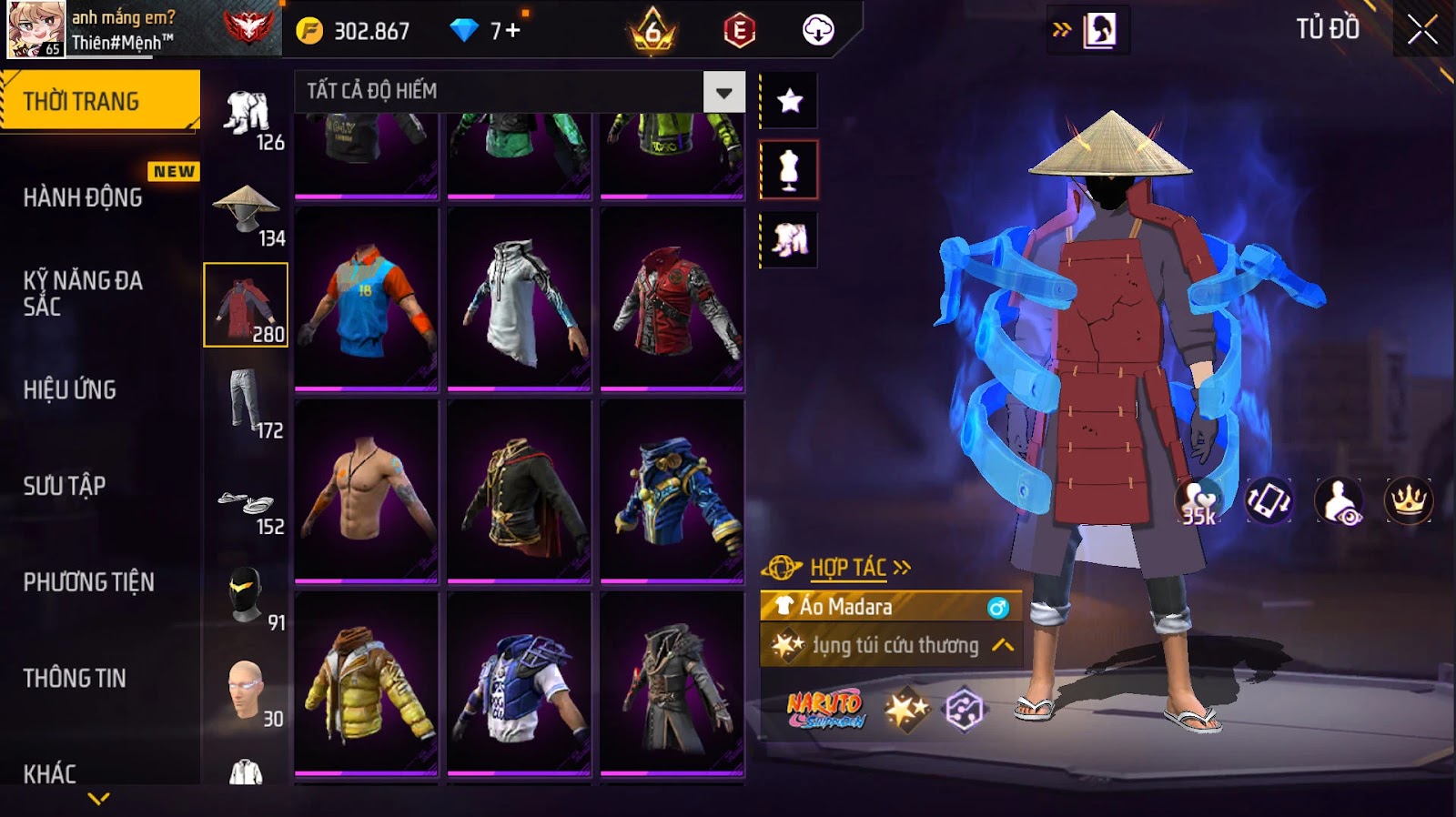Choose the shirtless tattooed torso item

point(366,489)
